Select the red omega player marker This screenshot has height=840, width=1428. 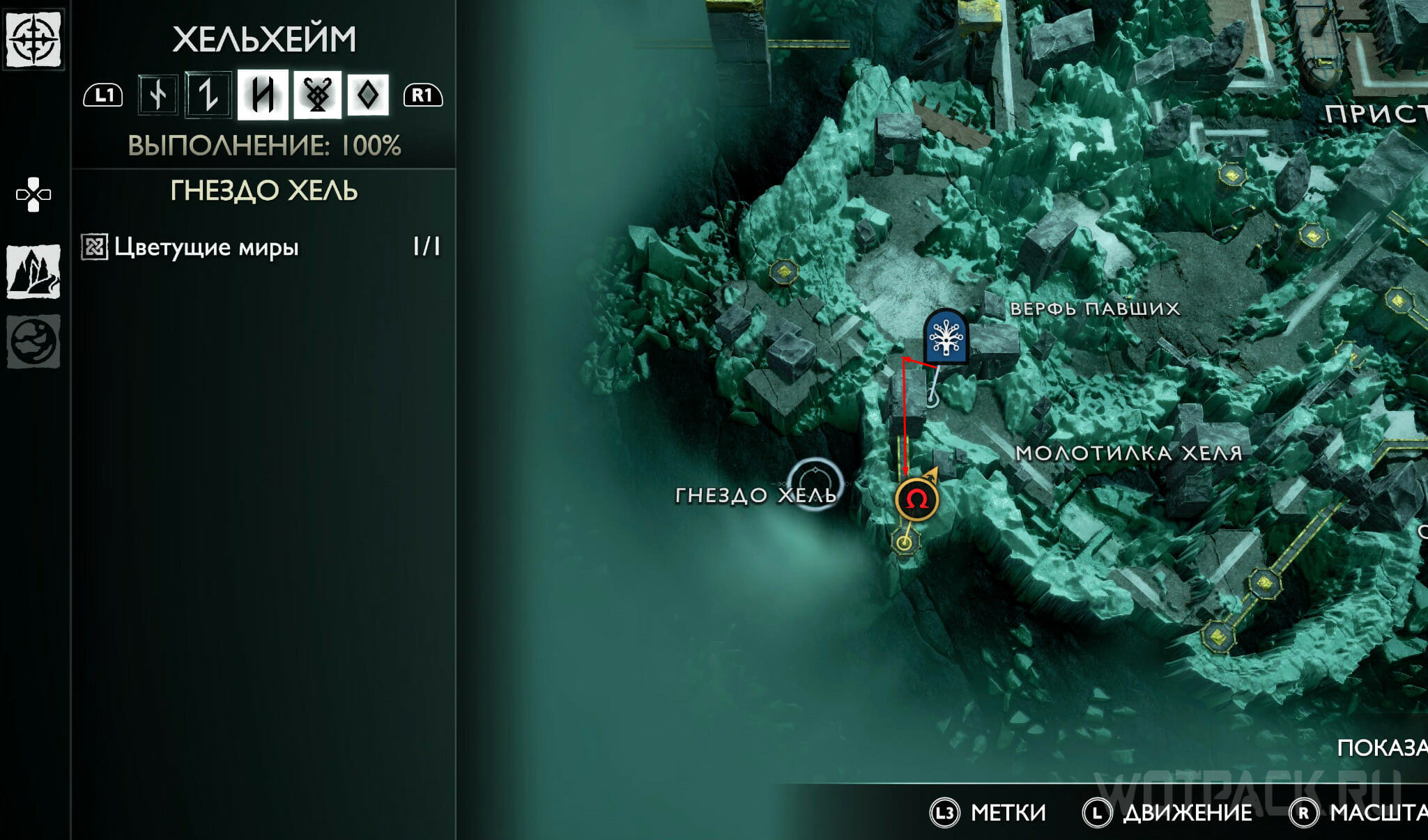tap(916, 499)
